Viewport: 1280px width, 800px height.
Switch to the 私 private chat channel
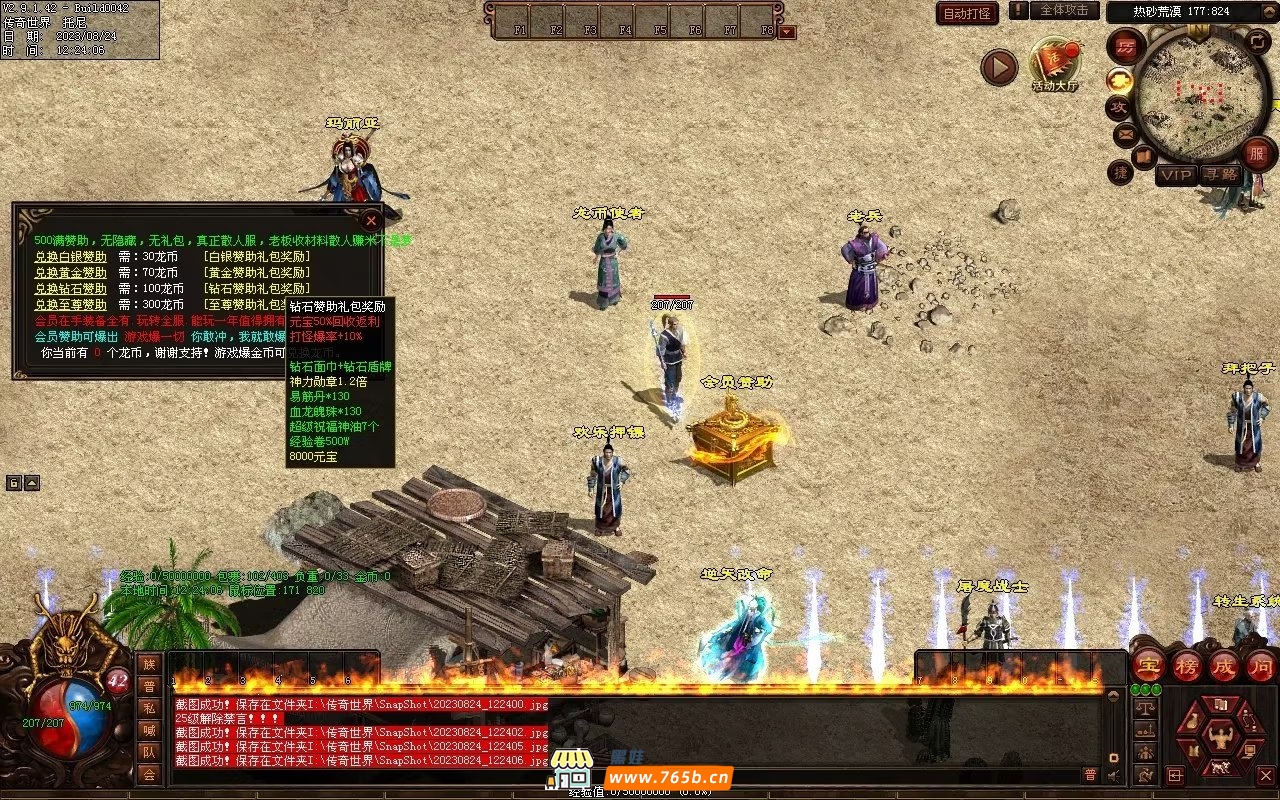point(149,708)
